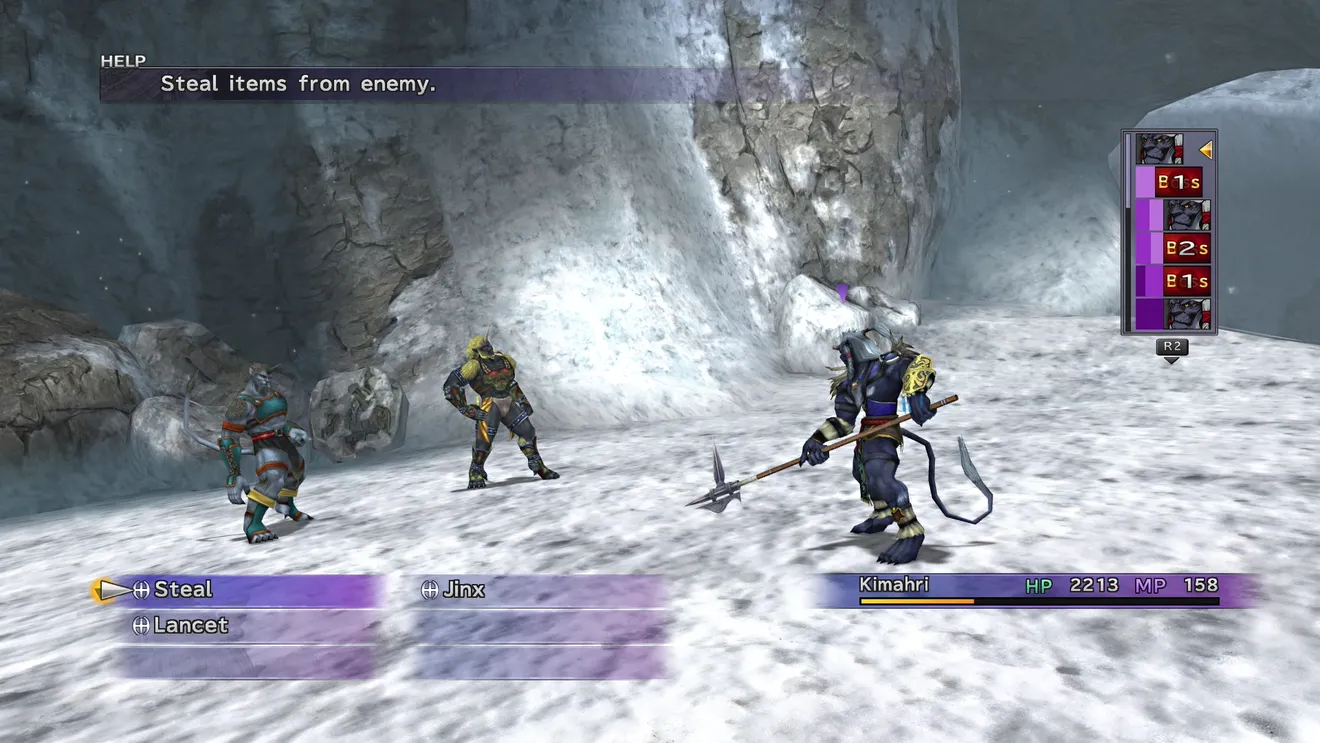This screenshot has height=743, width=1320.
Task: Choose the Lancet command
Action: click(190, 626)
